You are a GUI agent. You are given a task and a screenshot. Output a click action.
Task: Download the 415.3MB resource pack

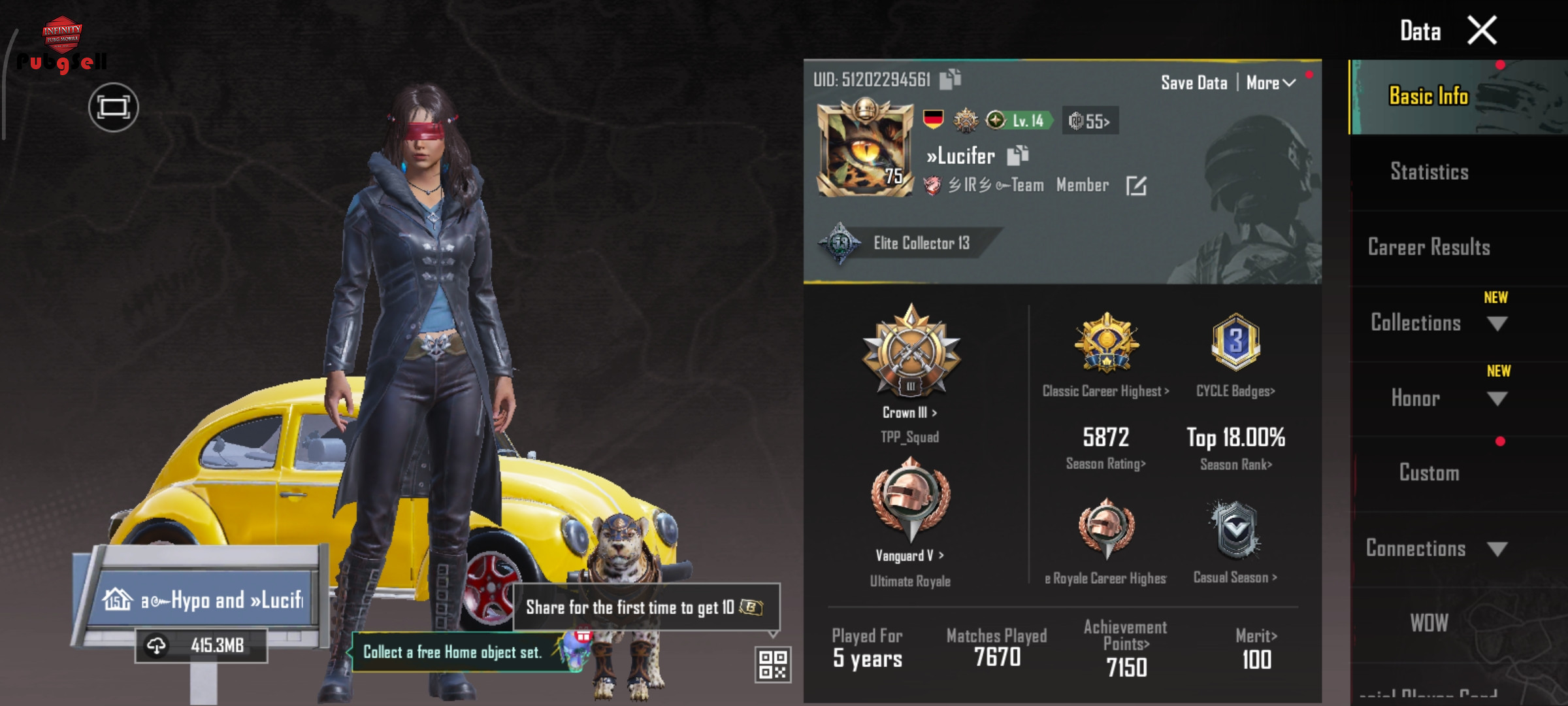157,646
